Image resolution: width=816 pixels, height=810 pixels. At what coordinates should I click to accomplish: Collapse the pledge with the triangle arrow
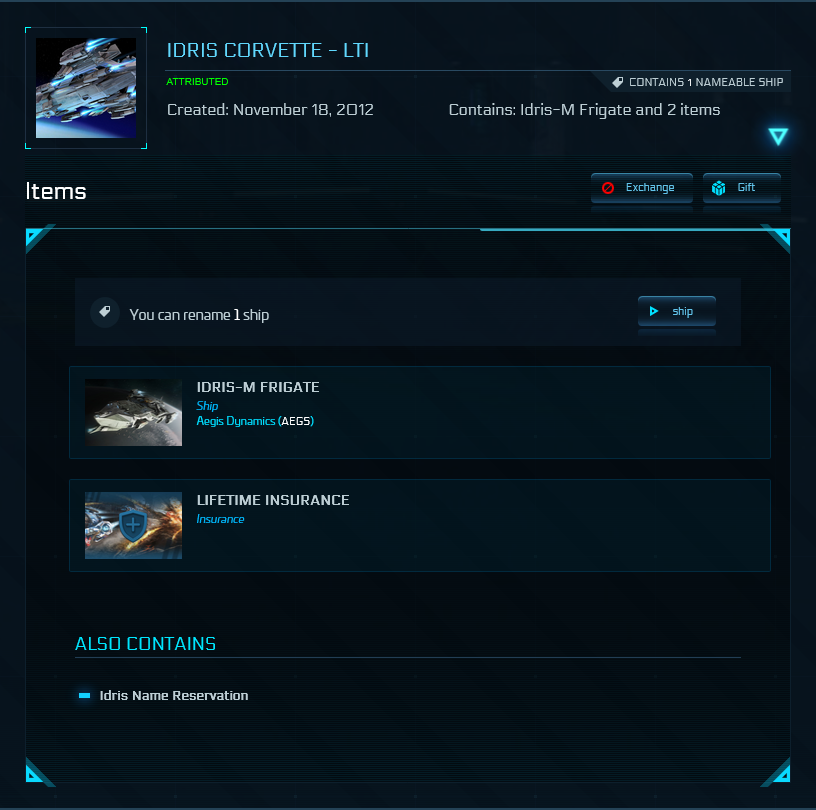pyautogui.click(x=778, y=137)
